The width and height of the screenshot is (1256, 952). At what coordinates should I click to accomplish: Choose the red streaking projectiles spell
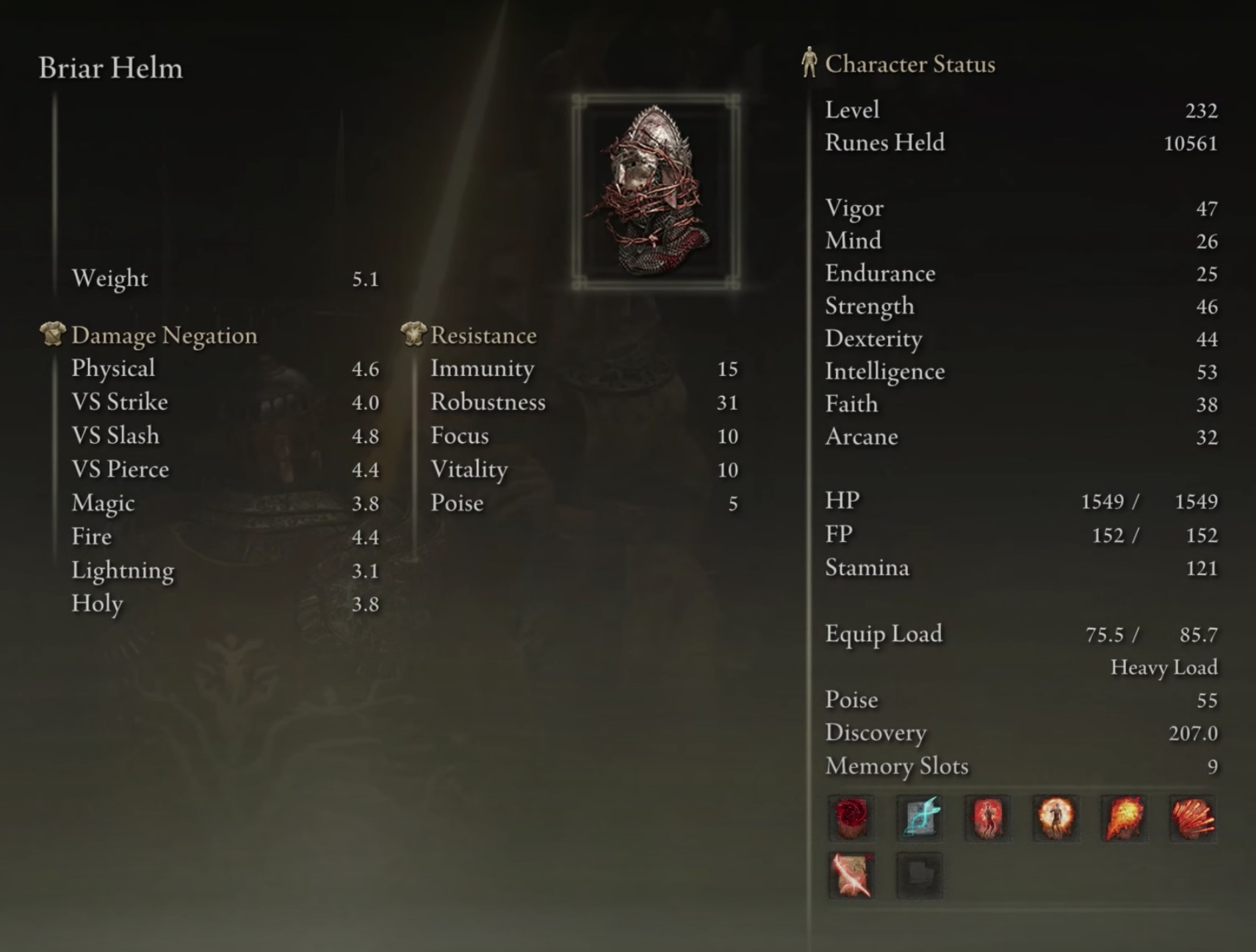tap(1192, 817)
